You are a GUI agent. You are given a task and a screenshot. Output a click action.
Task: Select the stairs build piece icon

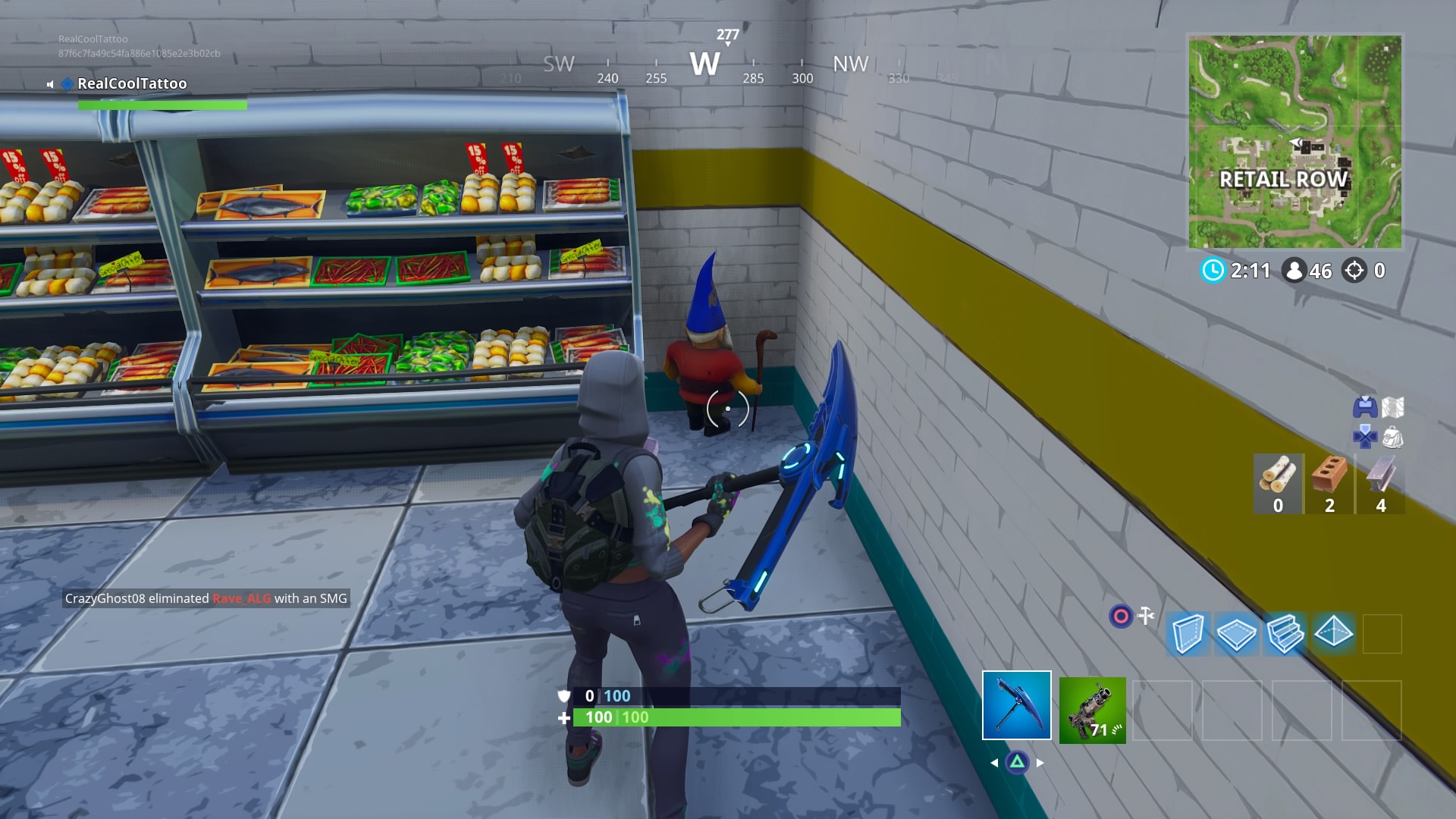[1285, 634]
